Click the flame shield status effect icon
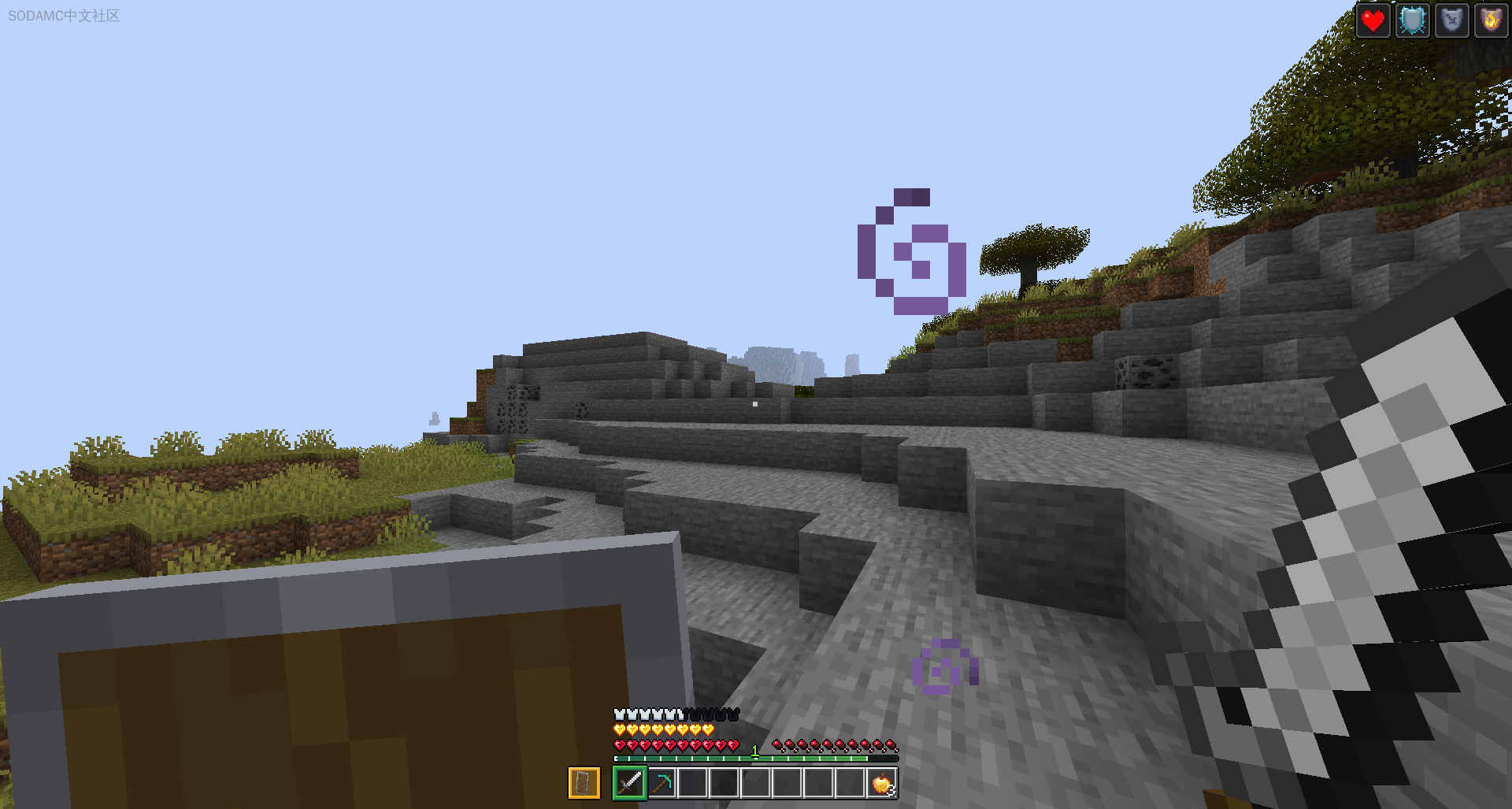The image size is (1512, 809). (x=1490, y=20)
